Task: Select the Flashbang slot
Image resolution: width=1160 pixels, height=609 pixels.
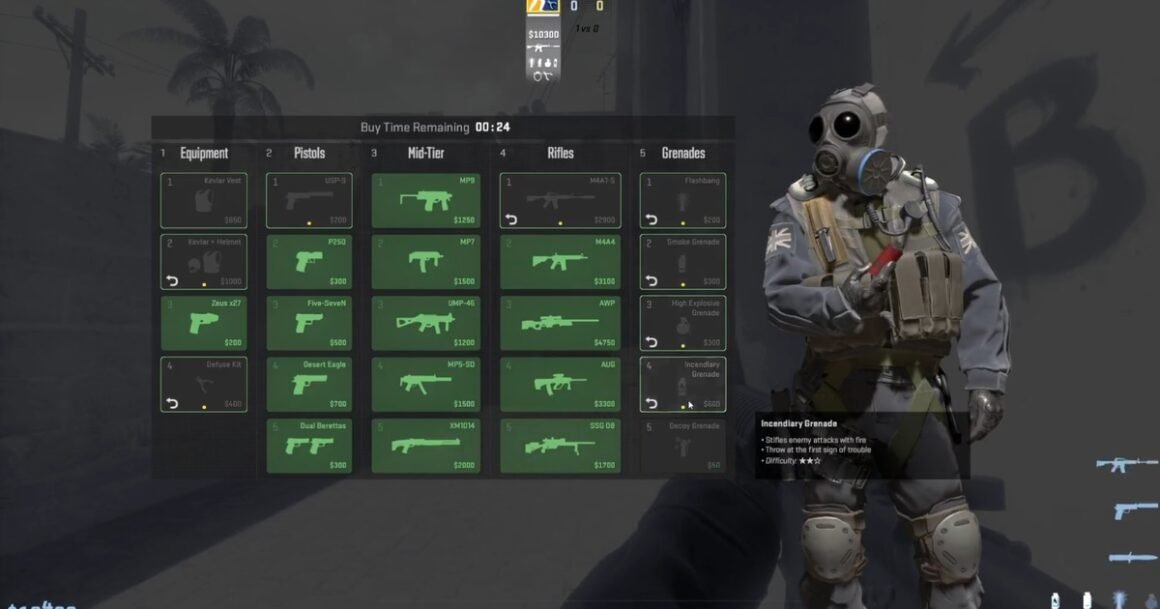Action: point(683,200)
